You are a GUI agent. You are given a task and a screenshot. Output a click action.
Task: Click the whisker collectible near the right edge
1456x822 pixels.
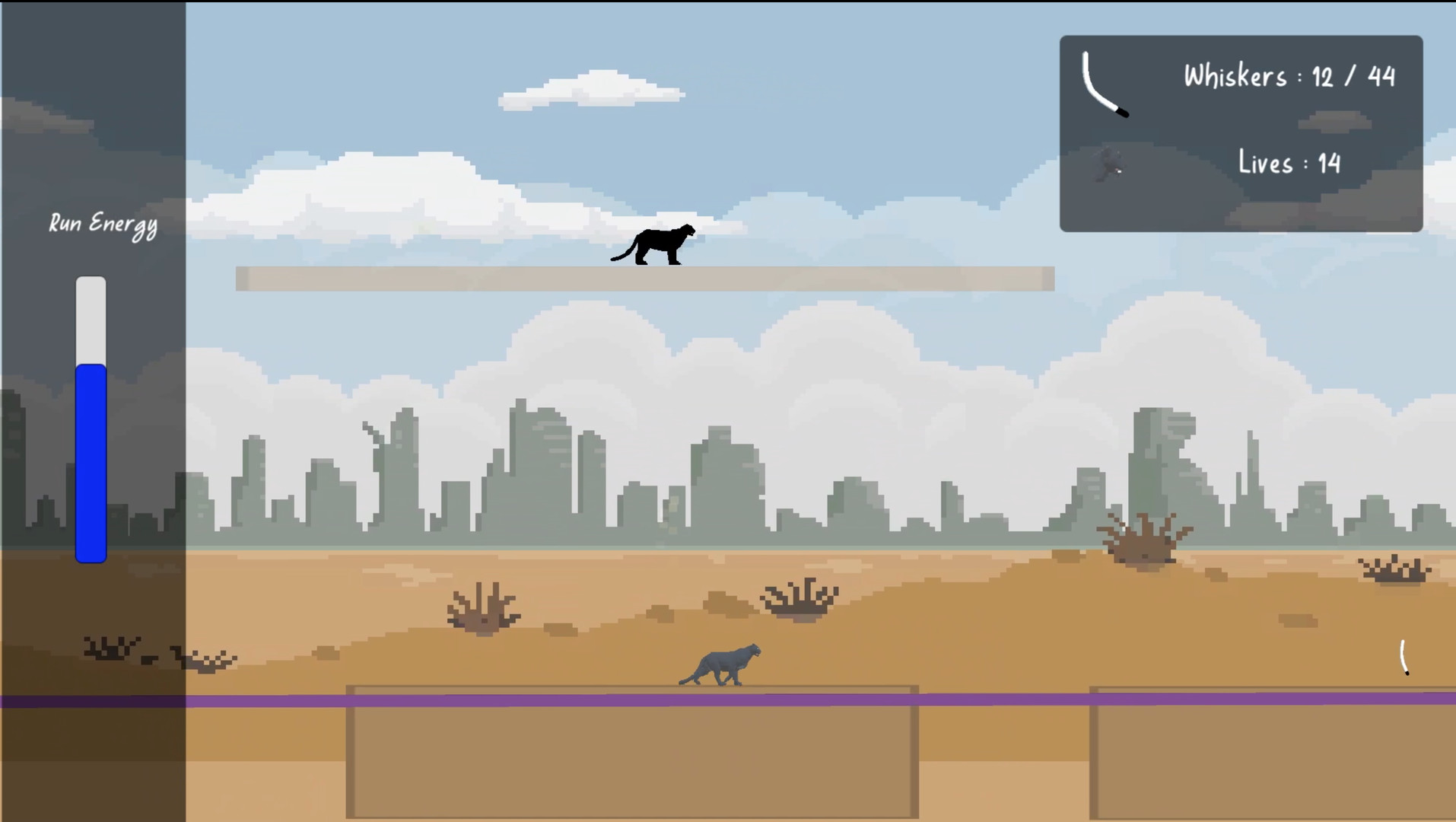[x=1404, y=656]
